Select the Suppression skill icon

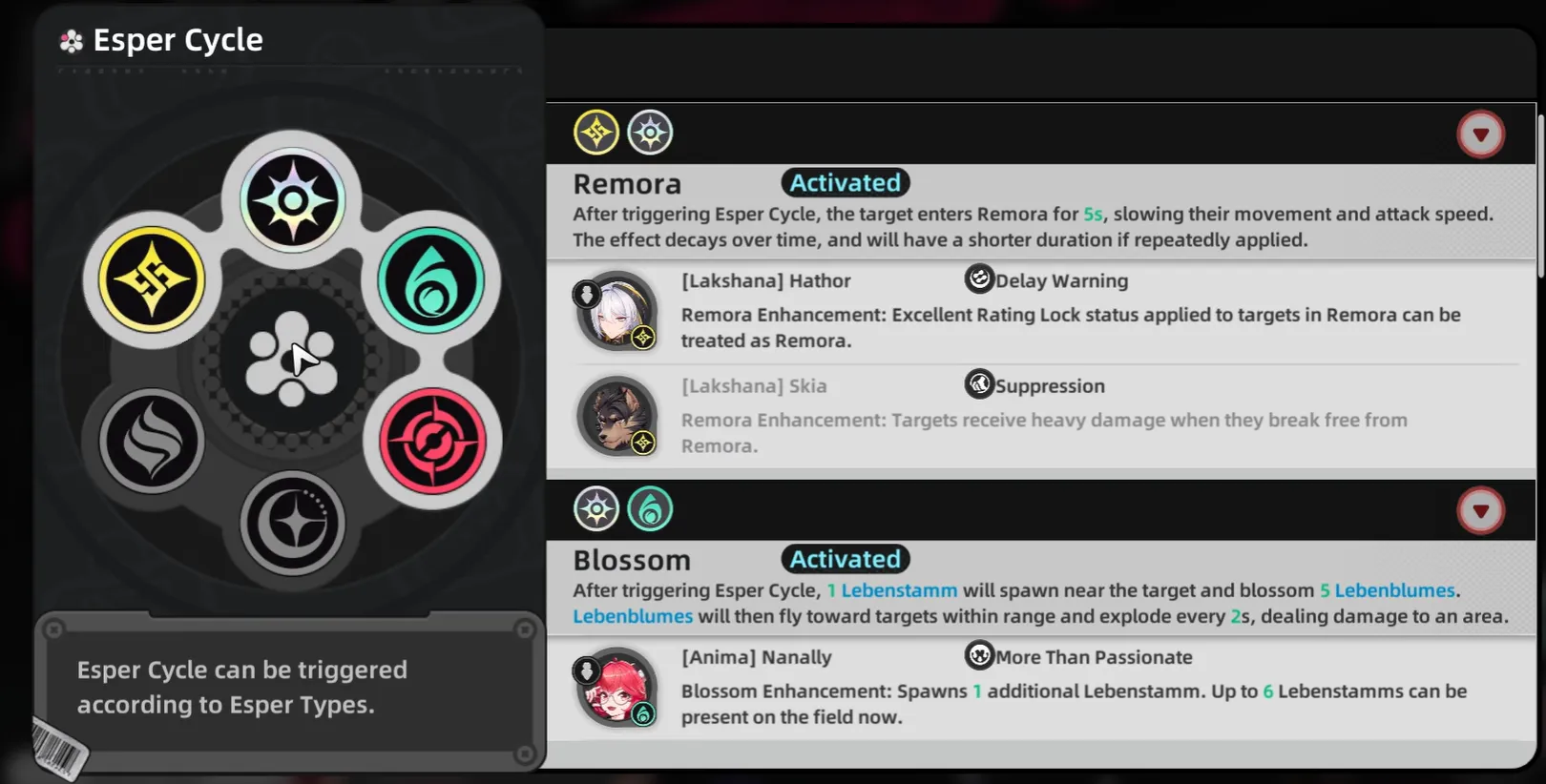(979, 384)
